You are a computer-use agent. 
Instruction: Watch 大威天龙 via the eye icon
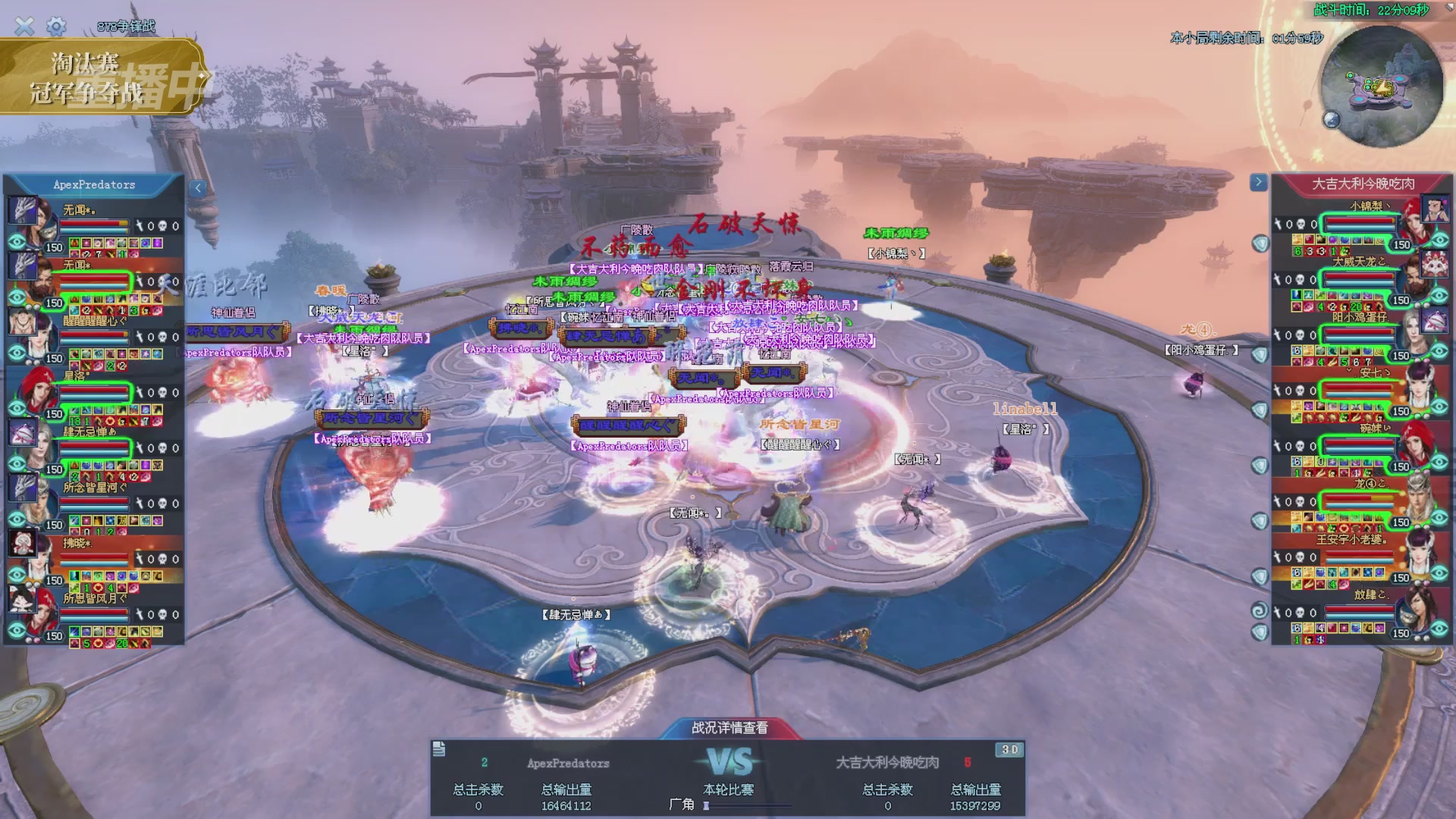coord(1439,296)
